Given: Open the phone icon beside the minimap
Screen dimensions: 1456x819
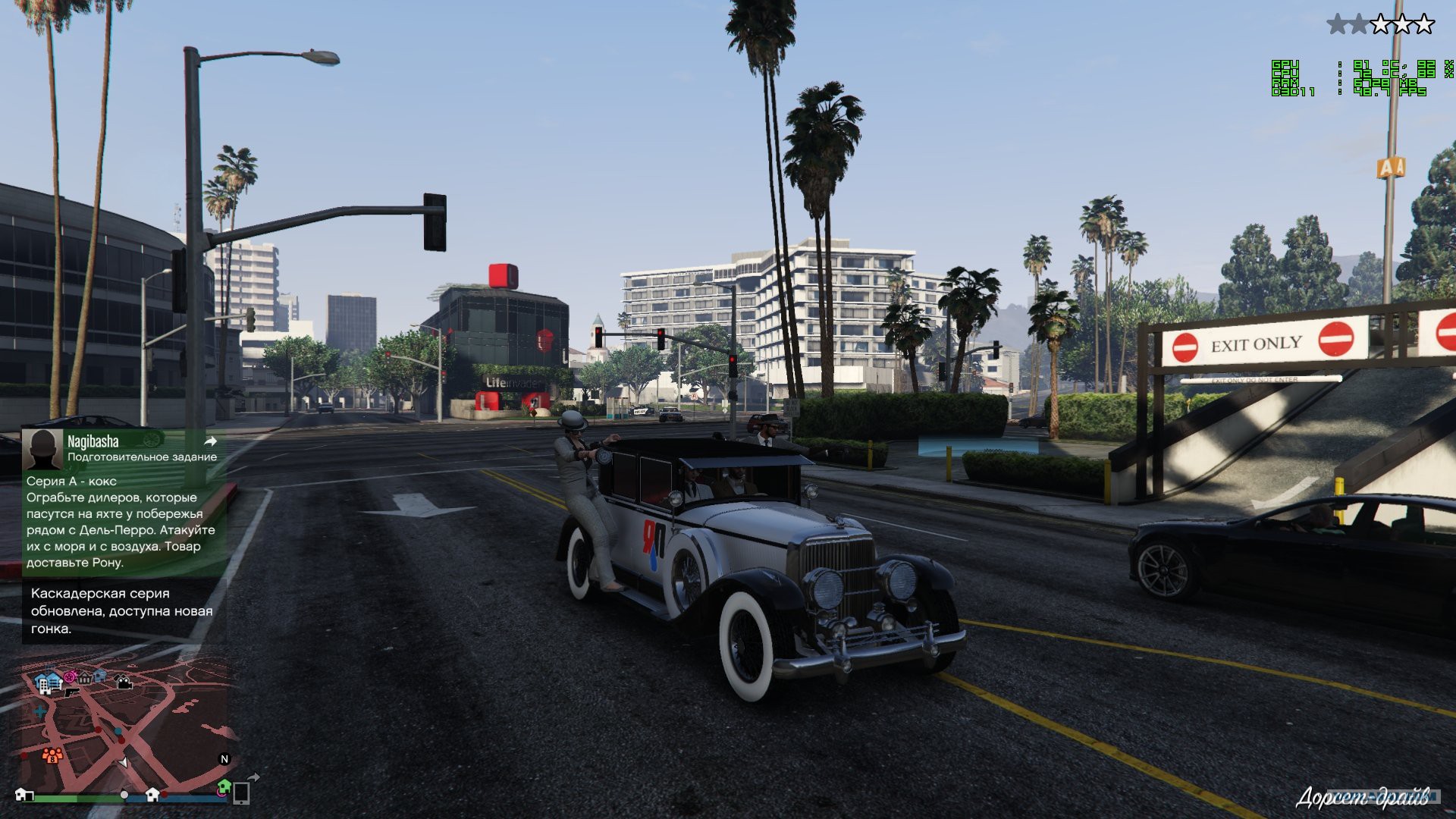Looking at the screenshot, I should (241, 793).
